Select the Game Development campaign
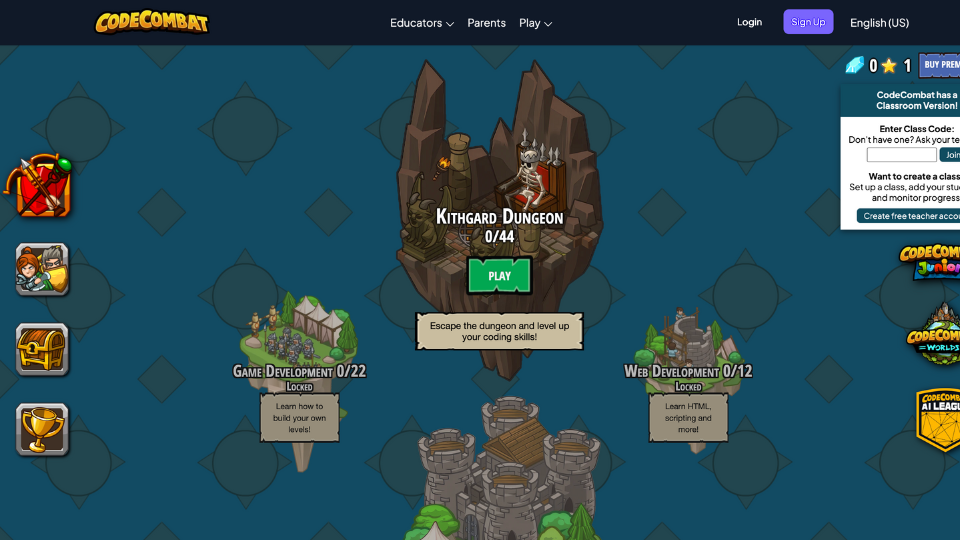 pyautogui.click(x=299, y=371)
